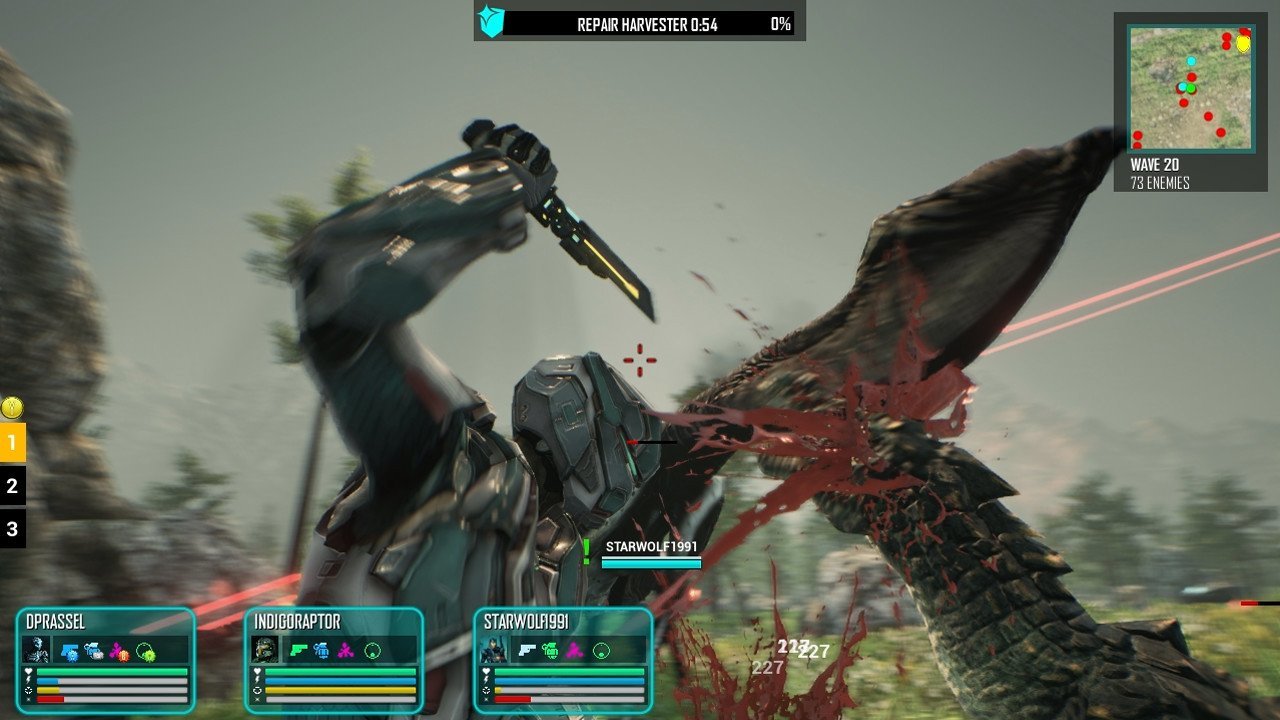Choose weapon slot 1
The width and height of the screenshot is (1280, 720).
pyautogui.click(x=12, y=441)
